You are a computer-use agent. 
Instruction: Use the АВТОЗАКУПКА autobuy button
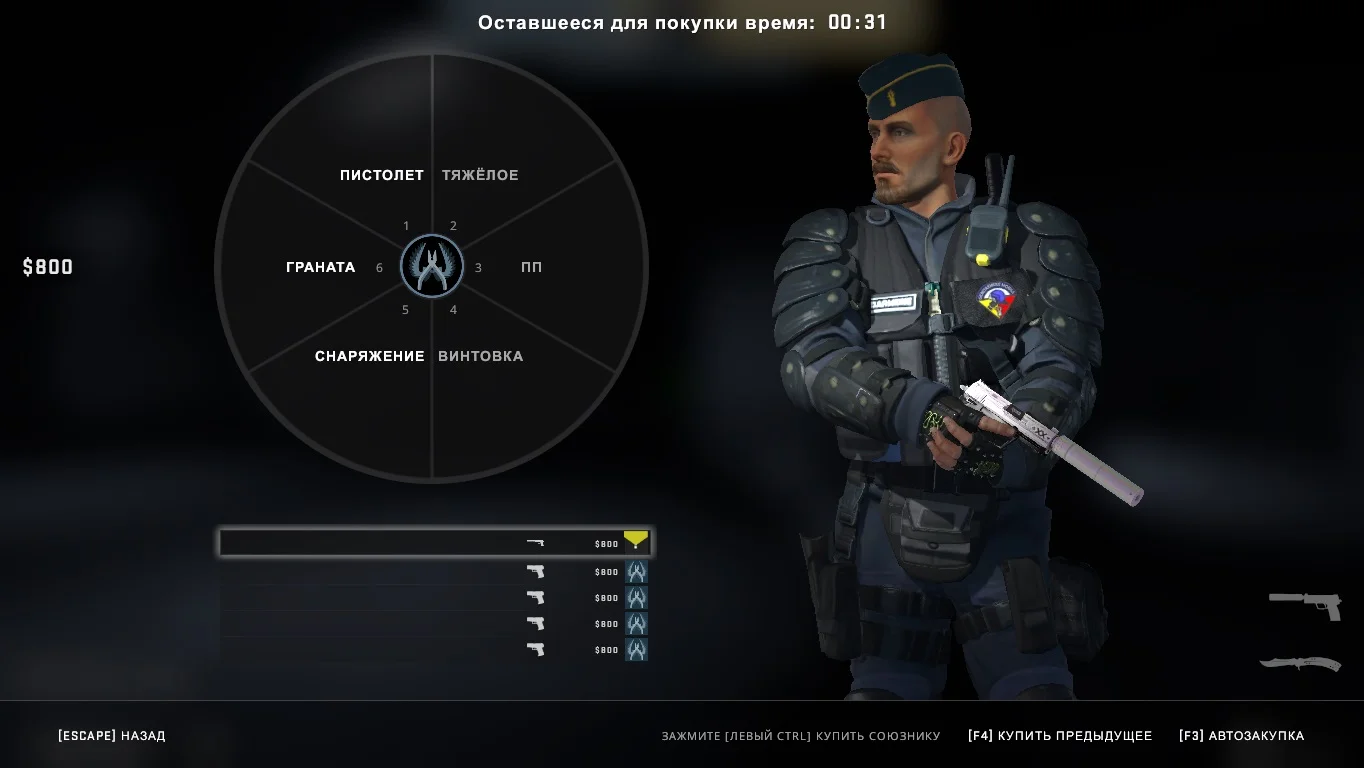point(1241,736)
